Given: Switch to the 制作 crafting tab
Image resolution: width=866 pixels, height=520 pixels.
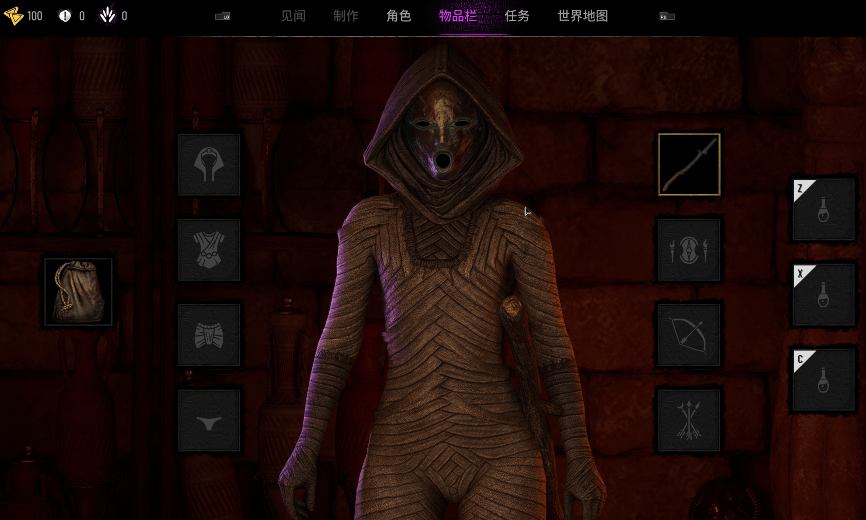Looking at the screenshot, I should 346,16.
